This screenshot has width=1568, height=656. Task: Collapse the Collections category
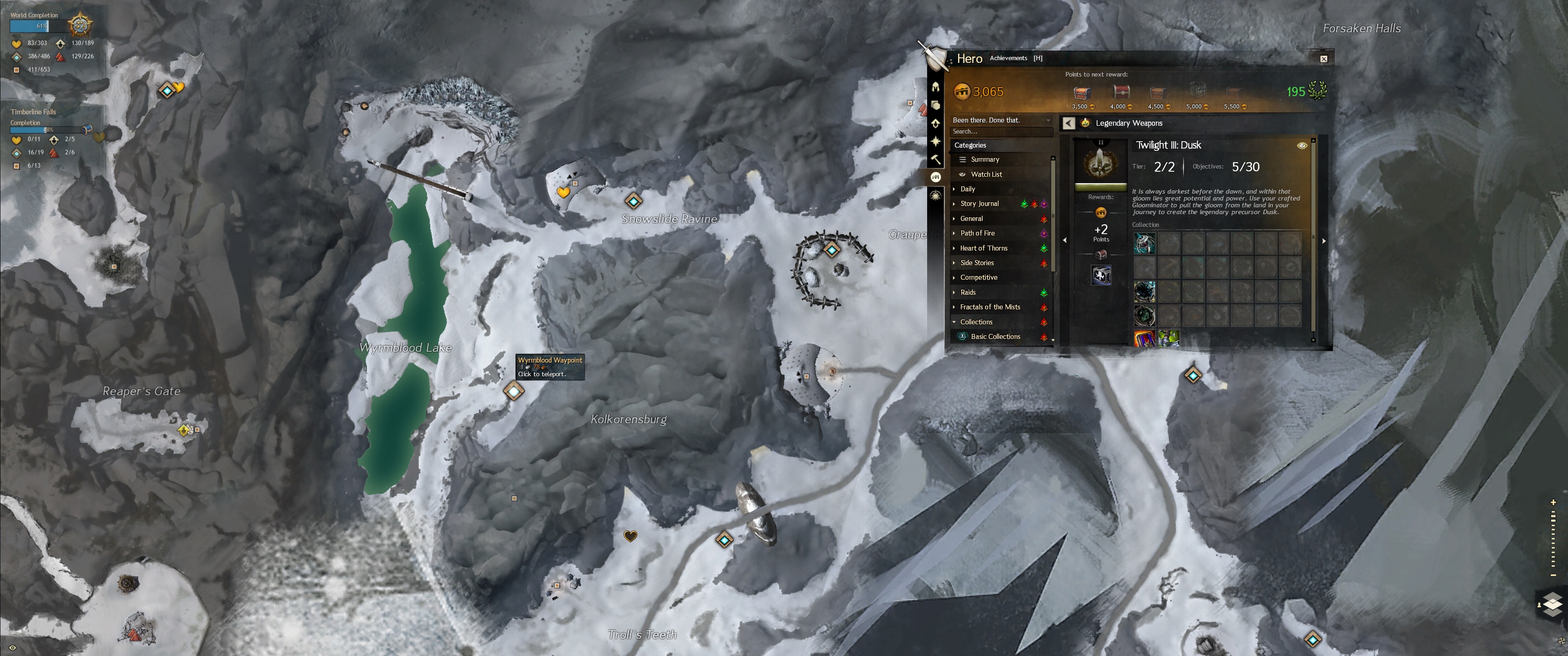[x=976, y=322]
